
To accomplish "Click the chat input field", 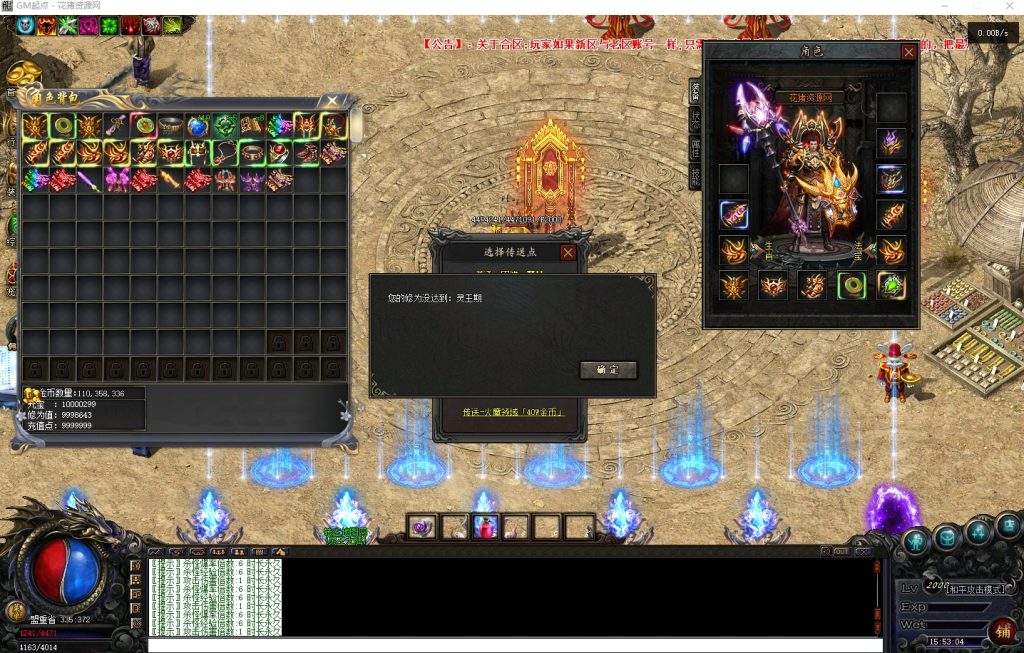I will [500, 645].
